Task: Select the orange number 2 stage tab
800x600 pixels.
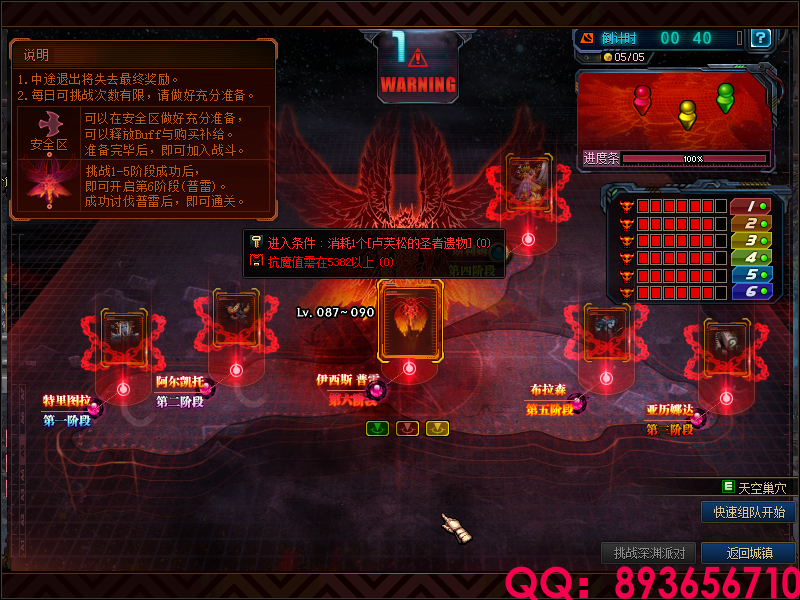Action: point(749,223)
